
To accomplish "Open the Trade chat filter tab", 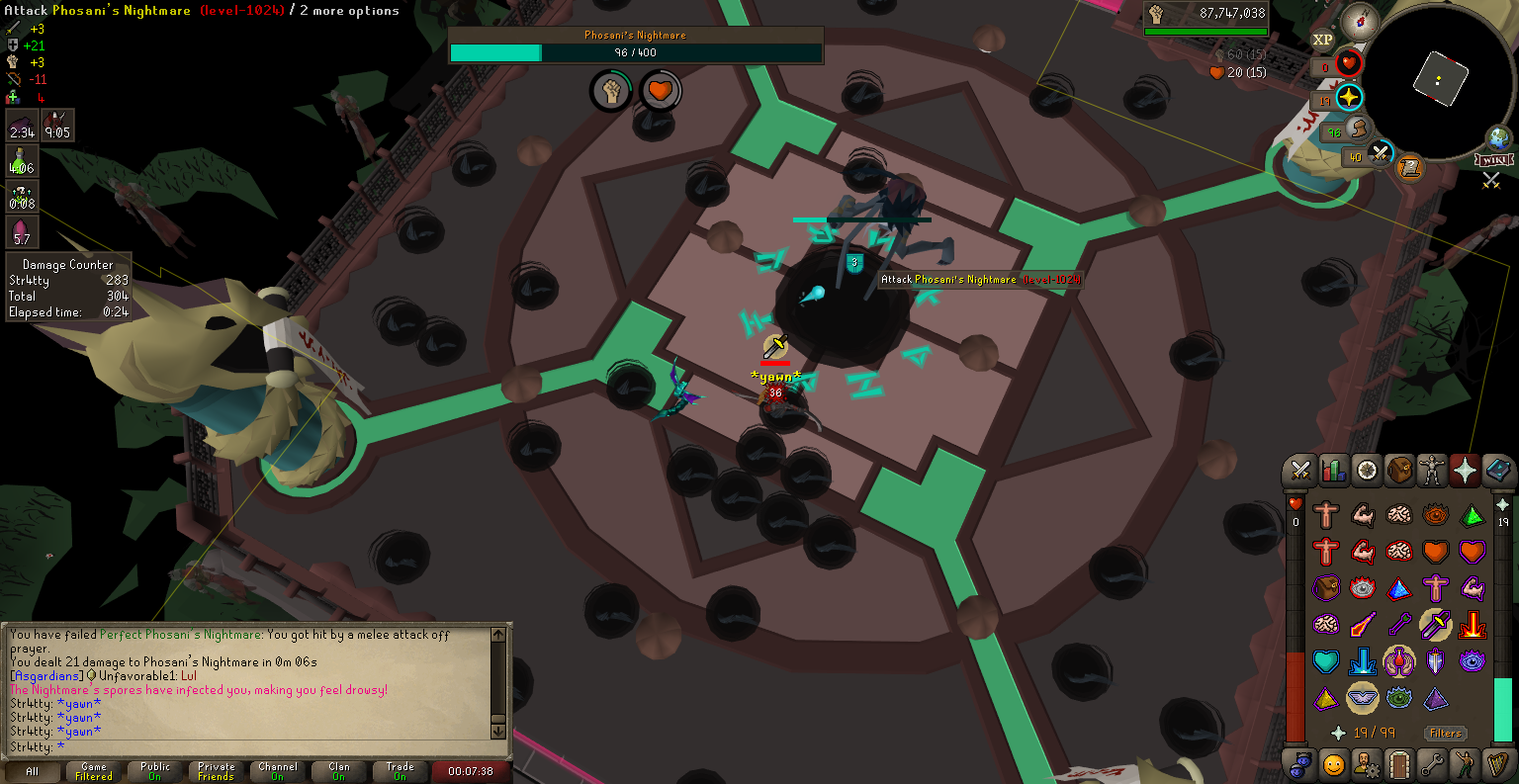I will coord(401,771).
